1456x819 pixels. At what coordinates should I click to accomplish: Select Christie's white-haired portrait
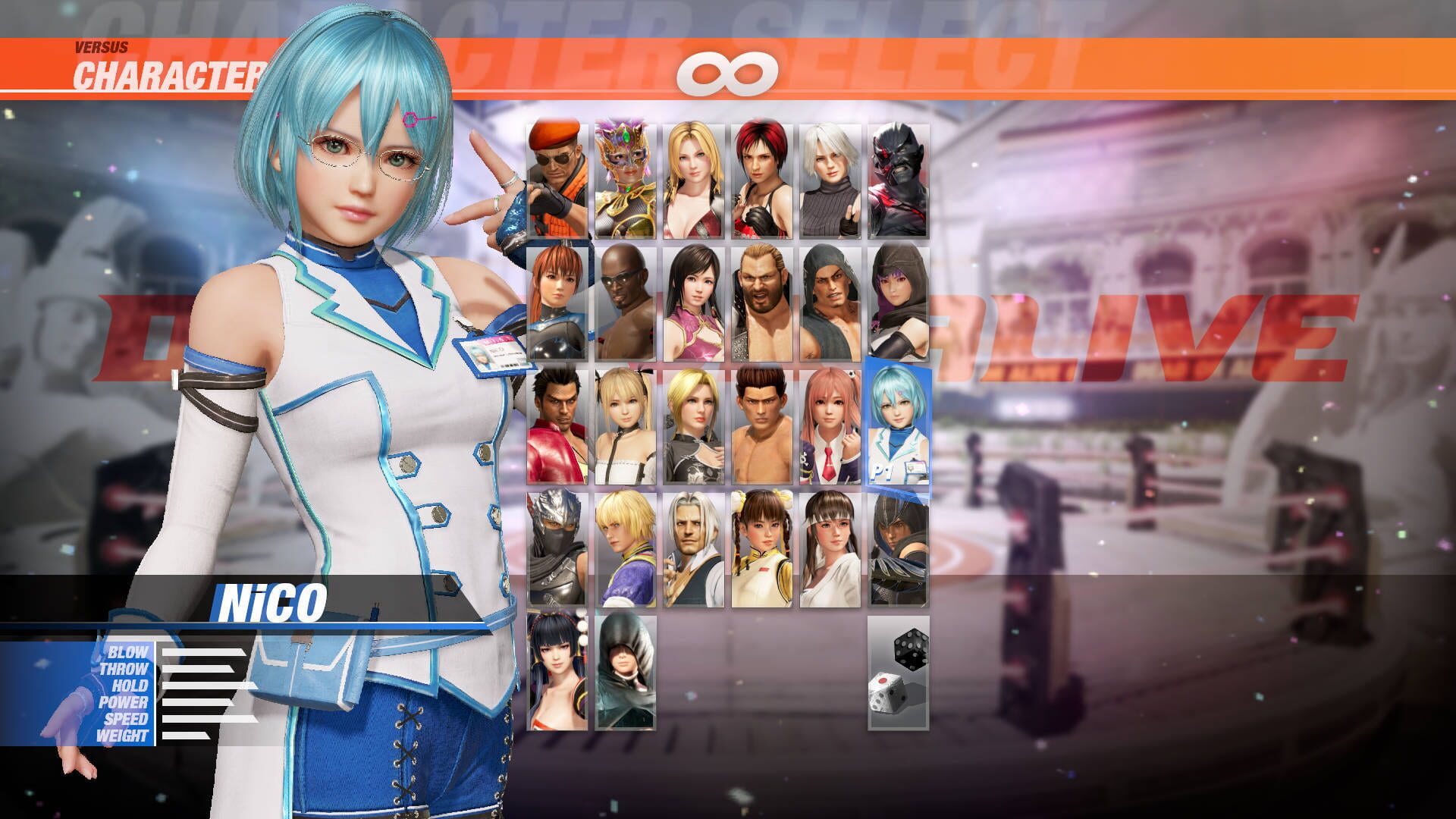[x=829, y=174]
